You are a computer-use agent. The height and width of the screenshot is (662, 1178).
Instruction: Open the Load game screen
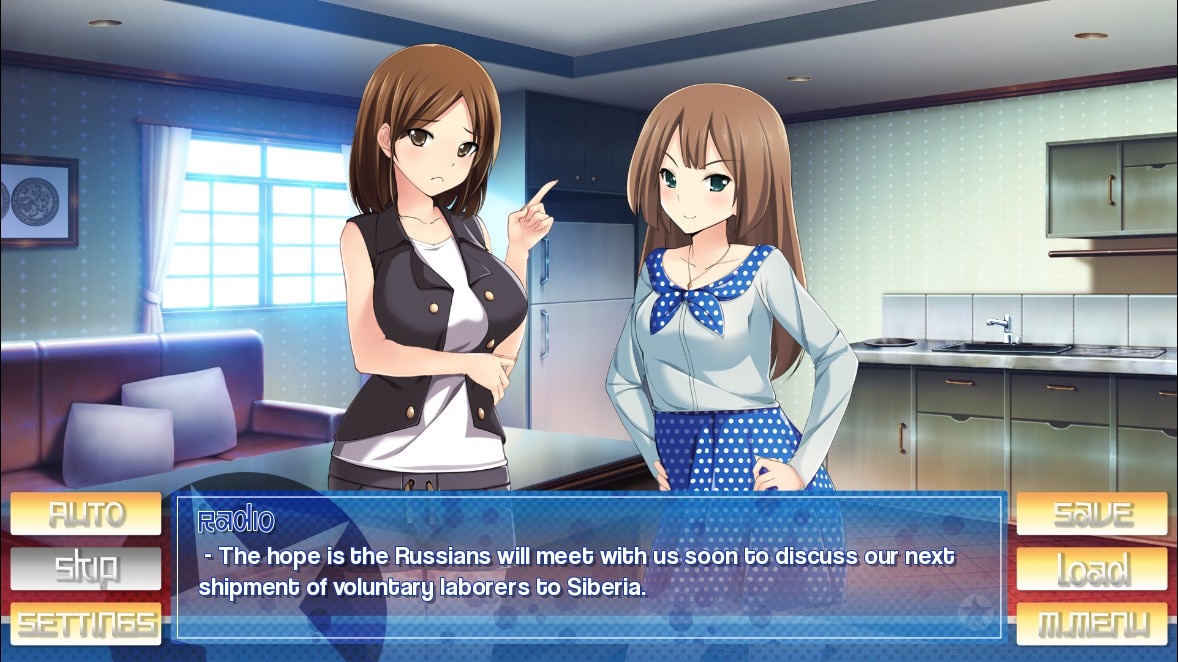[1092, 568]
